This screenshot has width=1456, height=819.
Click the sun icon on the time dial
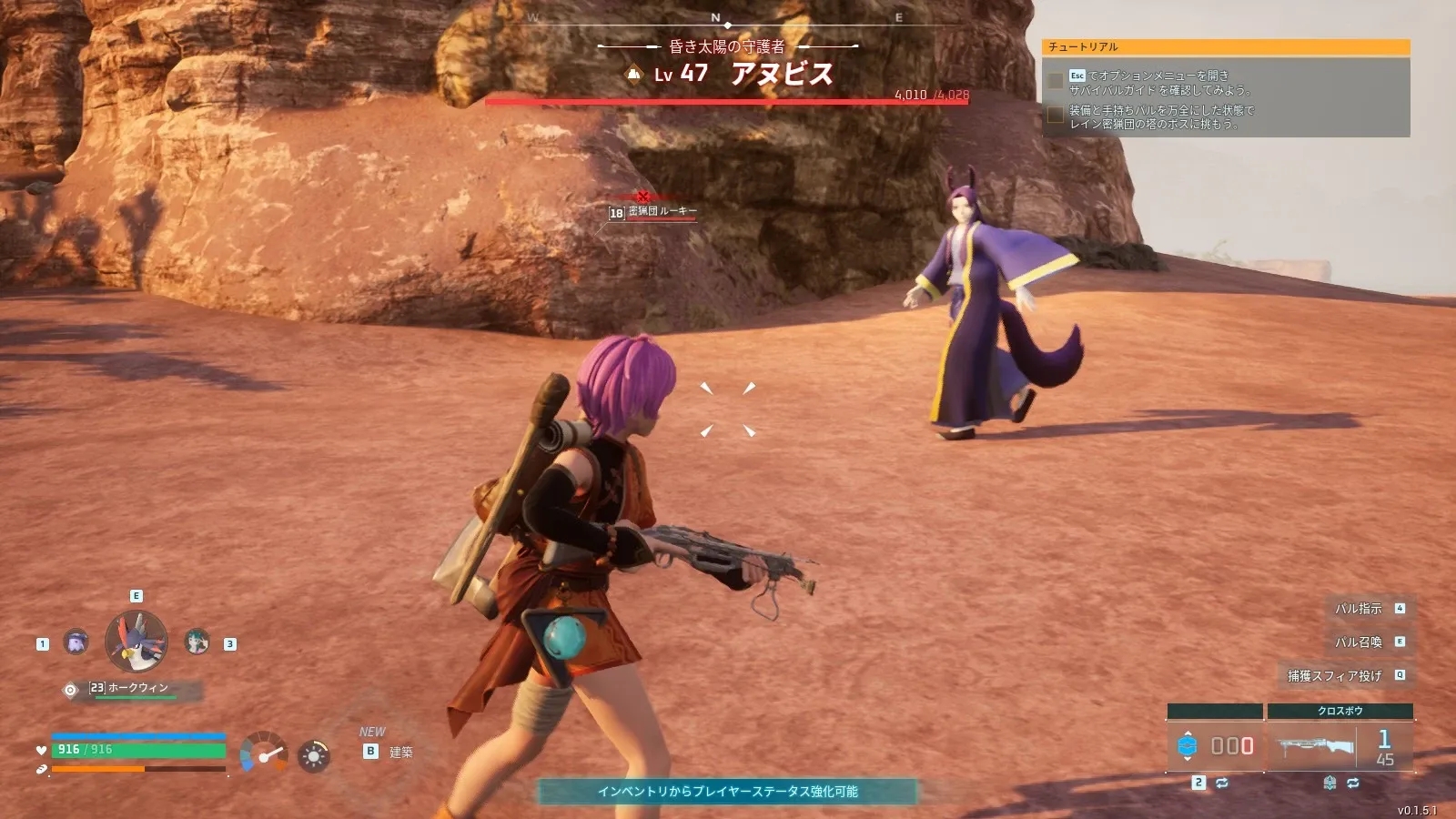point(311,754)
